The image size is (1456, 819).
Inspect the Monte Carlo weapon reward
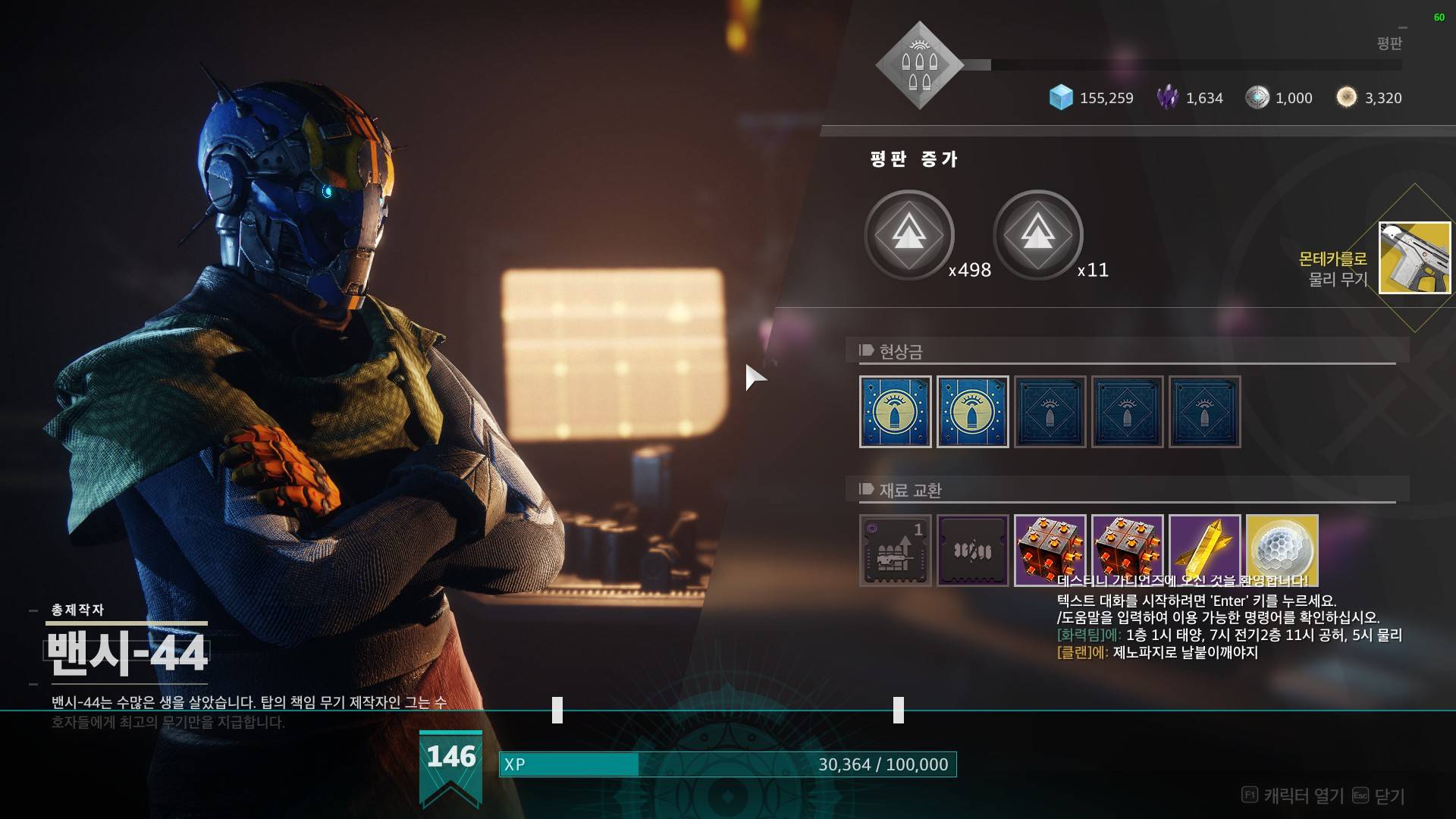(x=1414, y=258)
